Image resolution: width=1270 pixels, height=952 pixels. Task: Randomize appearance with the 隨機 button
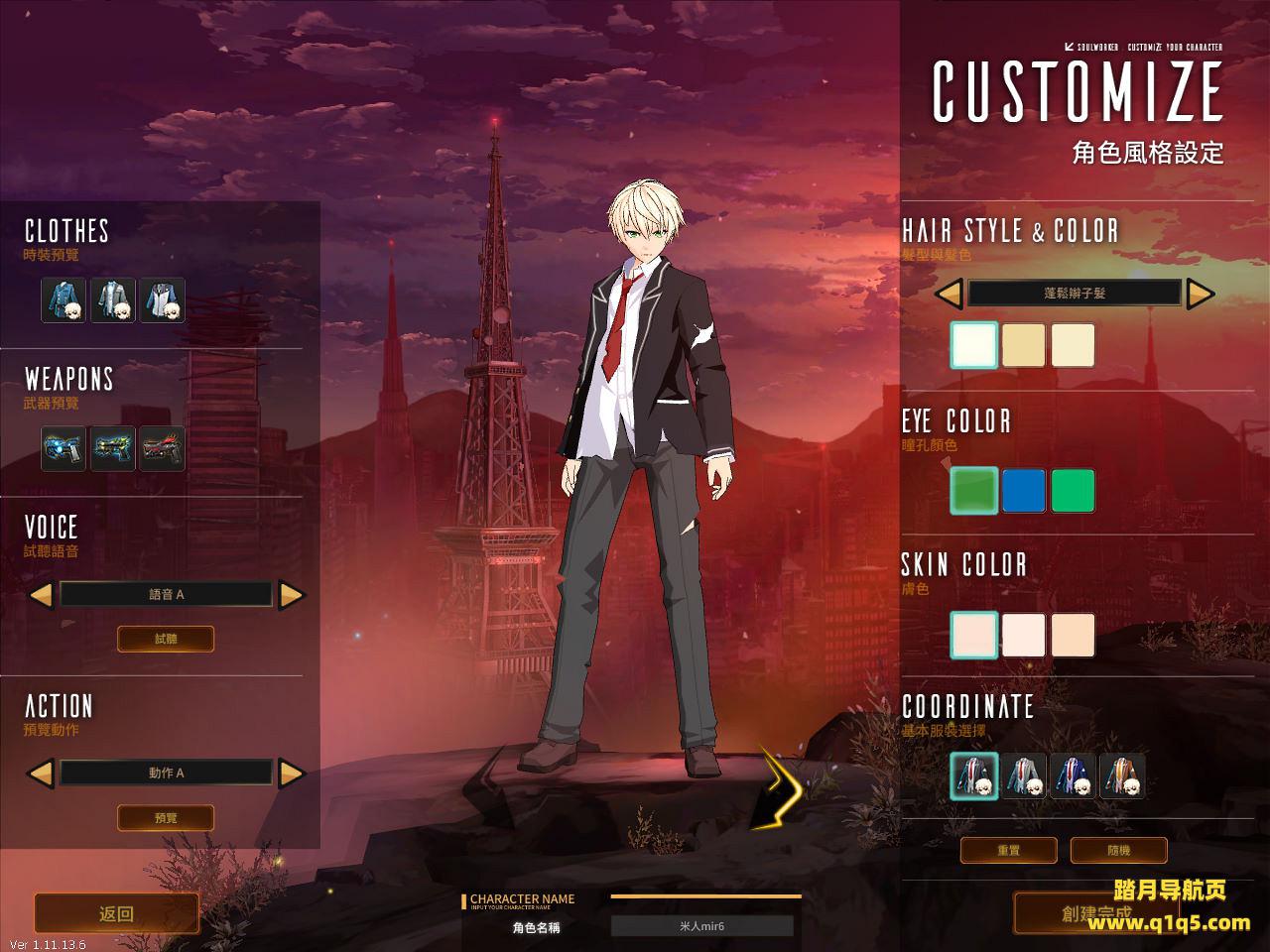tap(1118, 850)
